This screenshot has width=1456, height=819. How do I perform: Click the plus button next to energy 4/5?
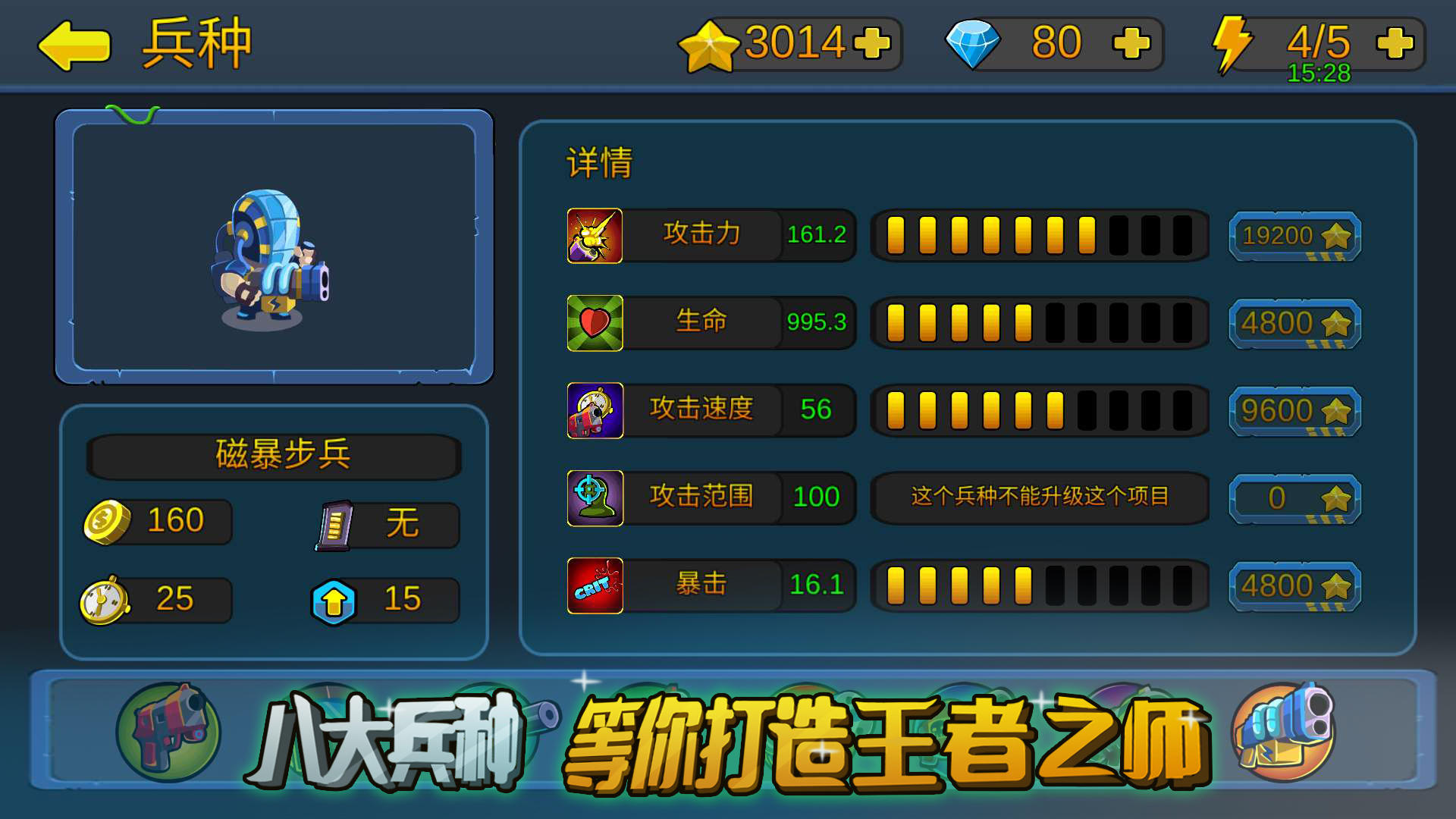[1394, 43]
